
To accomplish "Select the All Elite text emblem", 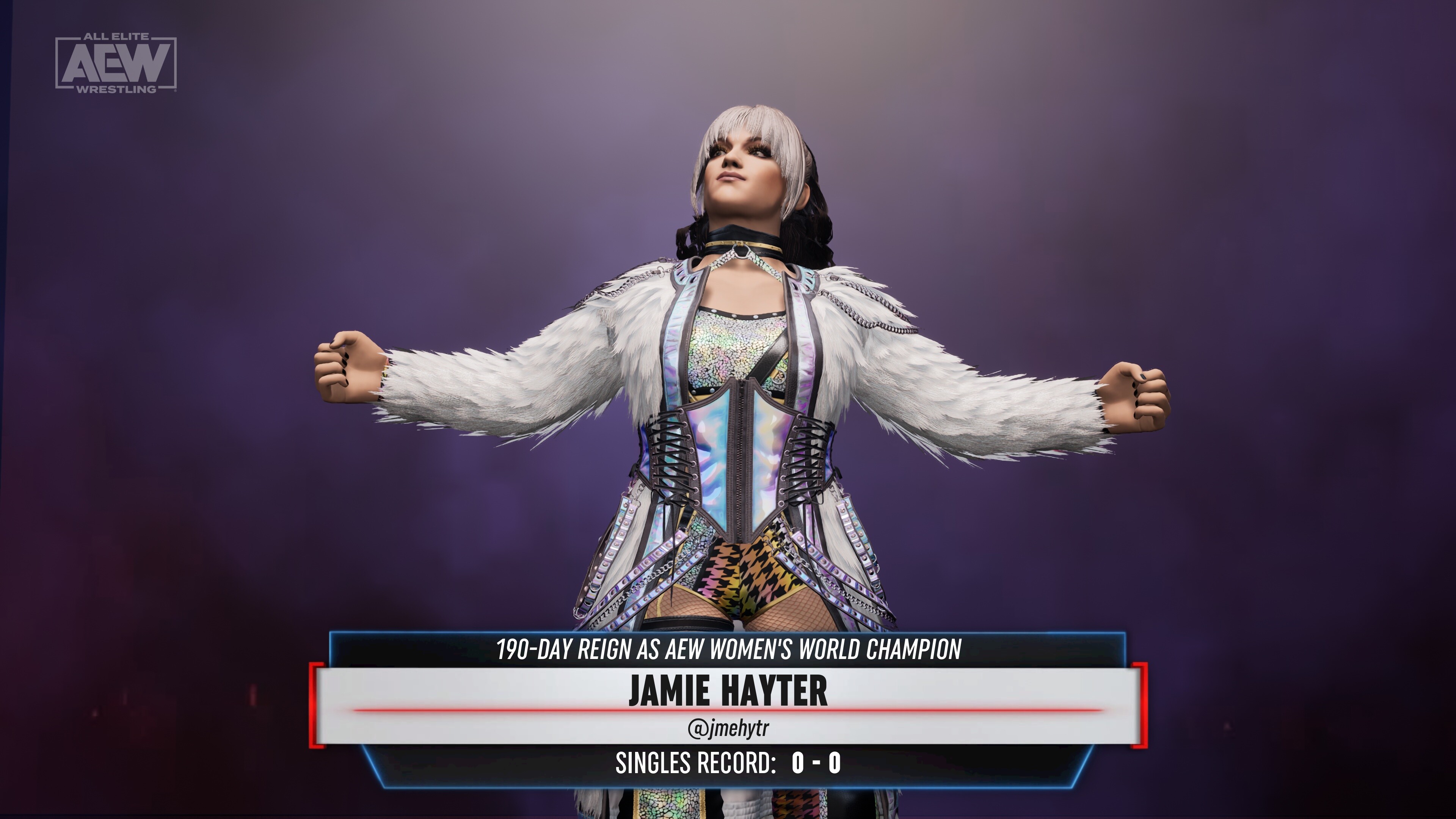I will coord(117,36).
